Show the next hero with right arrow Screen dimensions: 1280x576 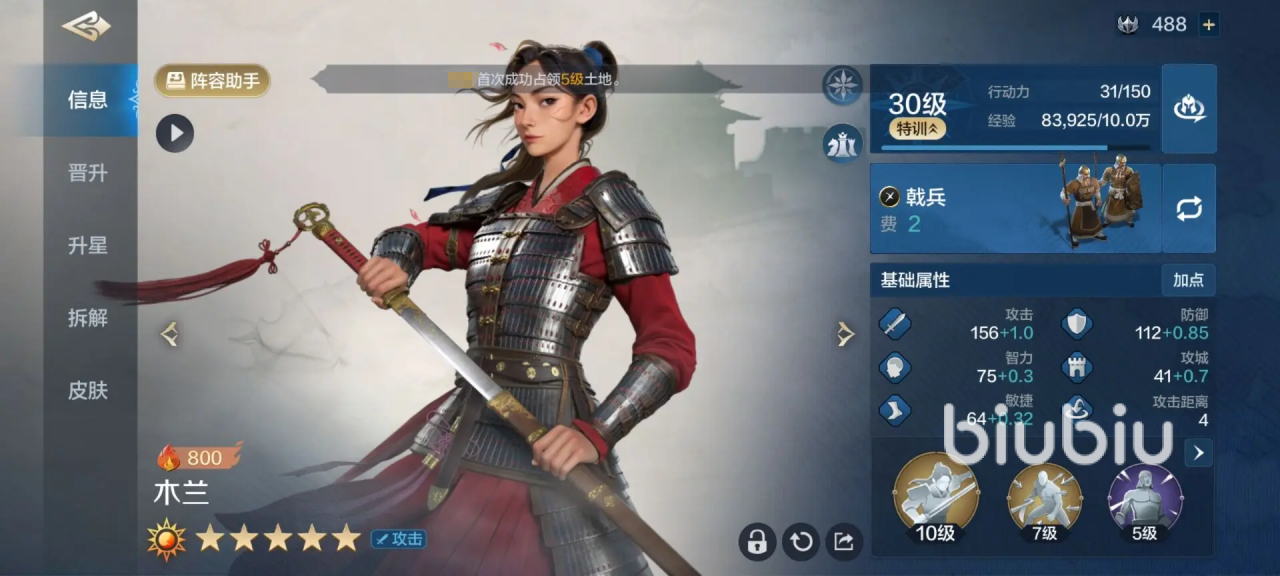point(846,335)
